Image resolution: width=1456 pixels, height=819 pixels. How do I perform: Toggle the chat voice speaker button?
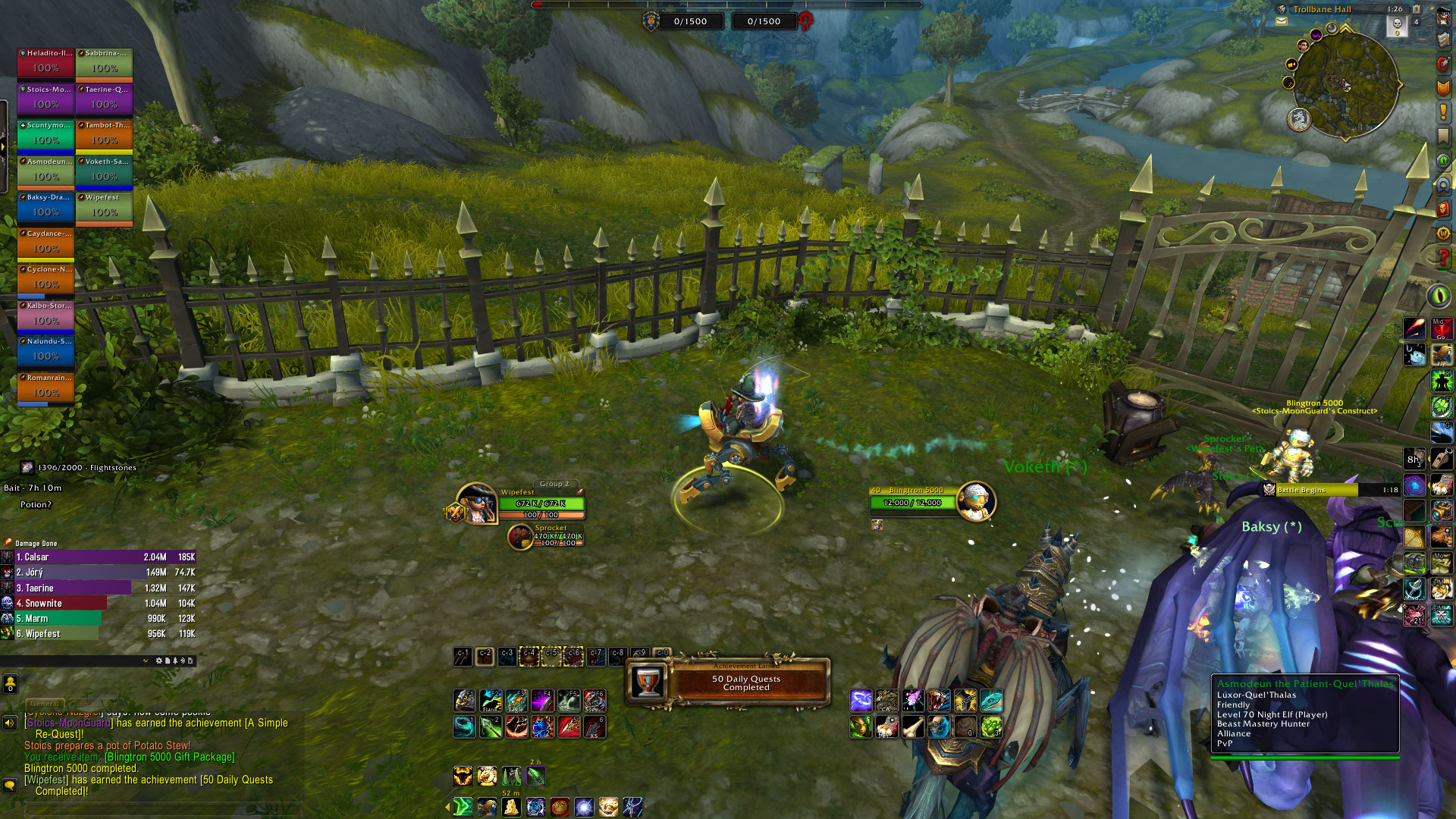click(10, 723)
